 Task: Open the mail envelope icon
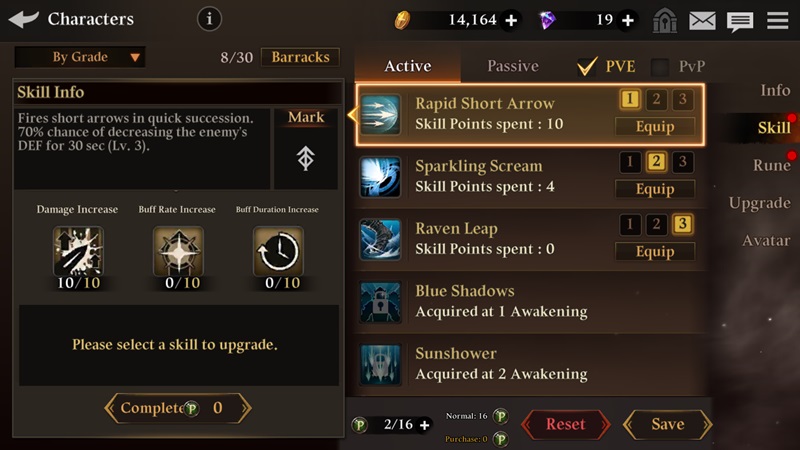tap(703, 20)
